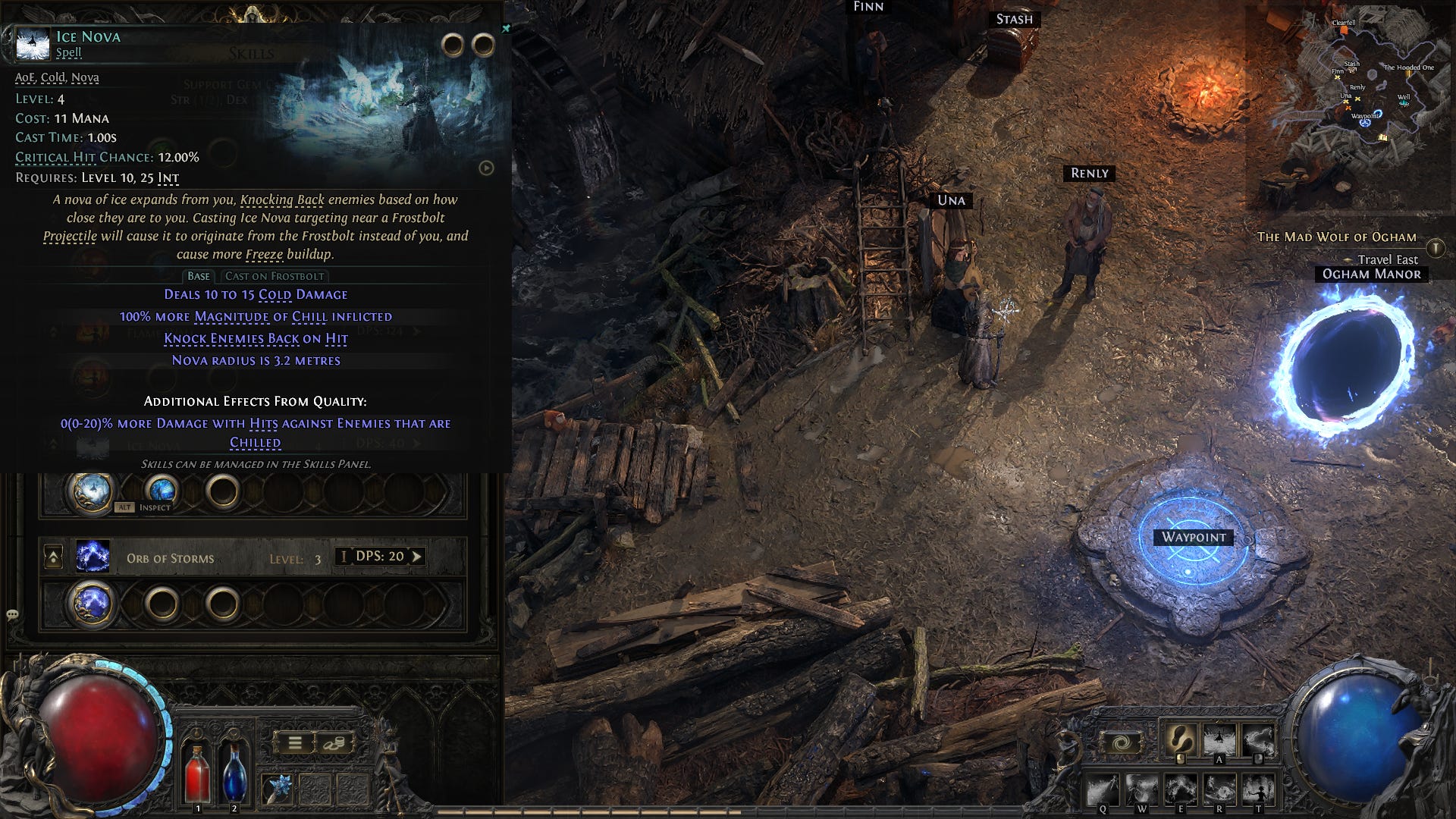
Task: Select the ice crystal charm slot
Action: coord(276,789)
